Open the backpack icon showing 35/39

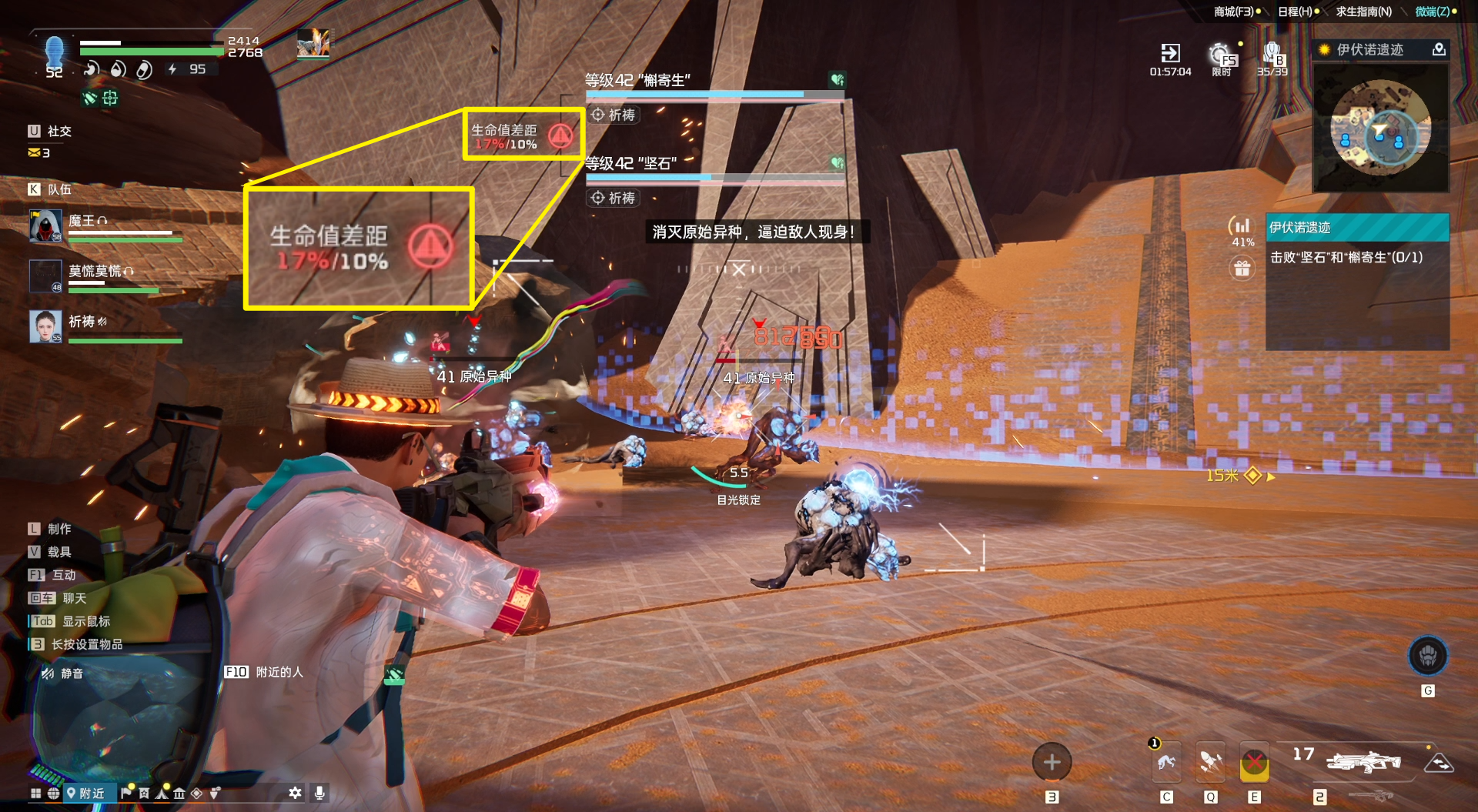pyautogui.click(x=1272, y=55)
